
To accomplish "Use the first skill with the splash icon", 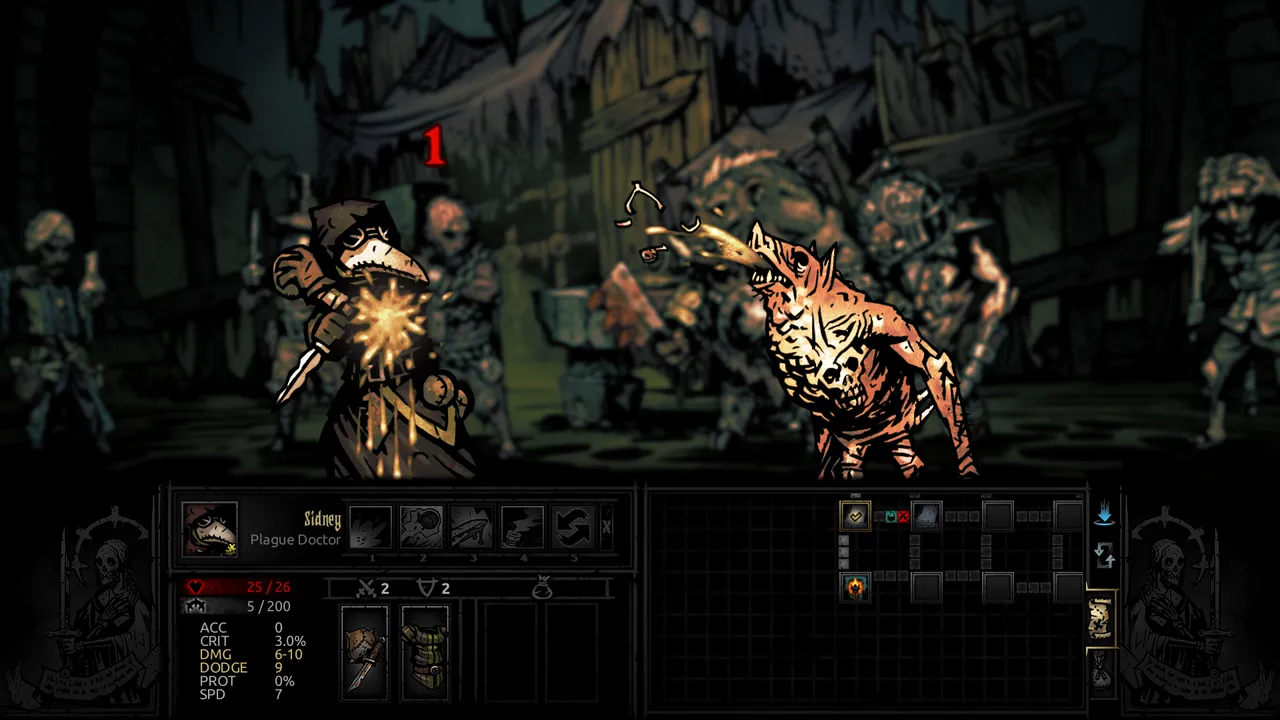I will point(370,527).
